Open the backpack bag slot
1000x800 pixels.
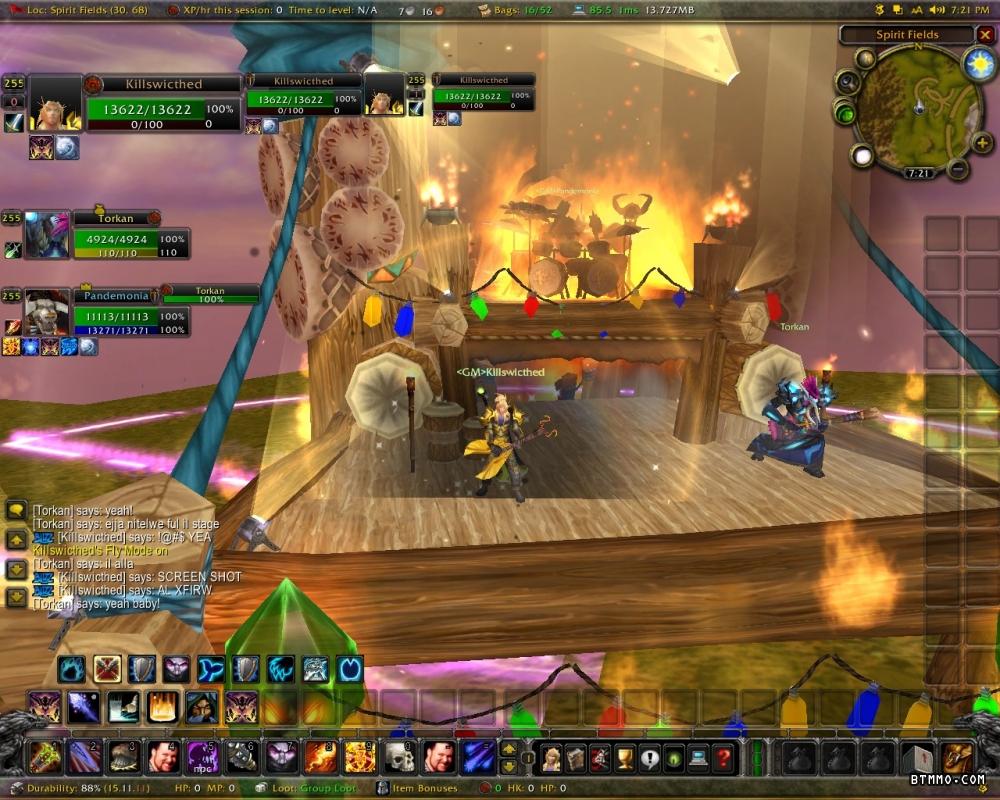[x=956, y=757]
